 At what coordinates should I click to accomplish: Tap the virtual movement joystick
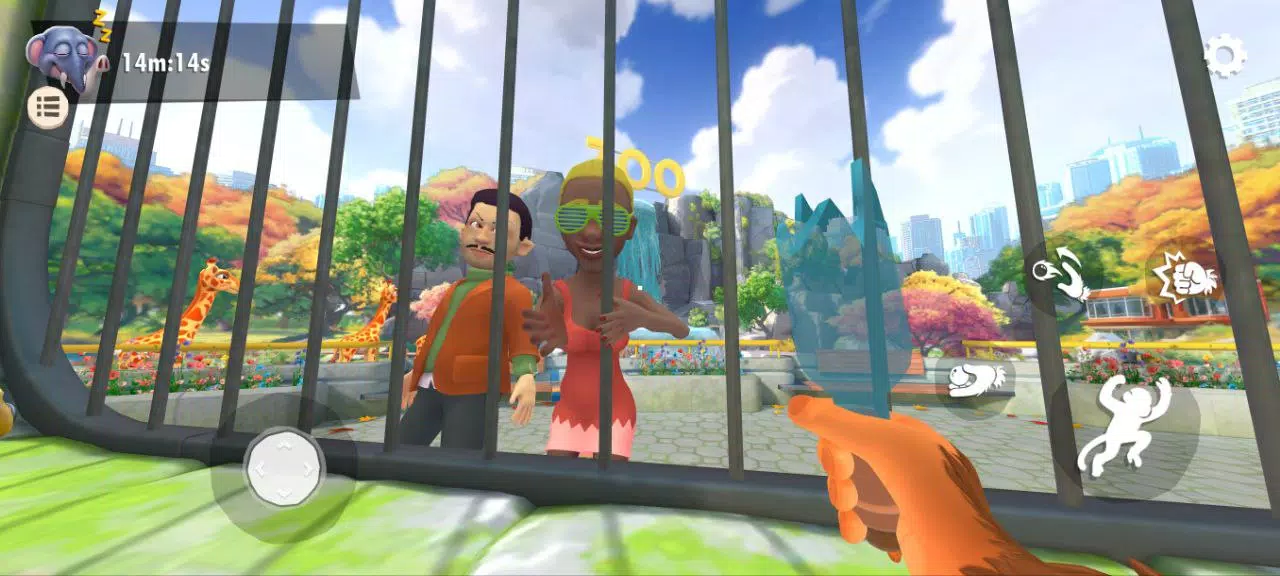(284, 467)
